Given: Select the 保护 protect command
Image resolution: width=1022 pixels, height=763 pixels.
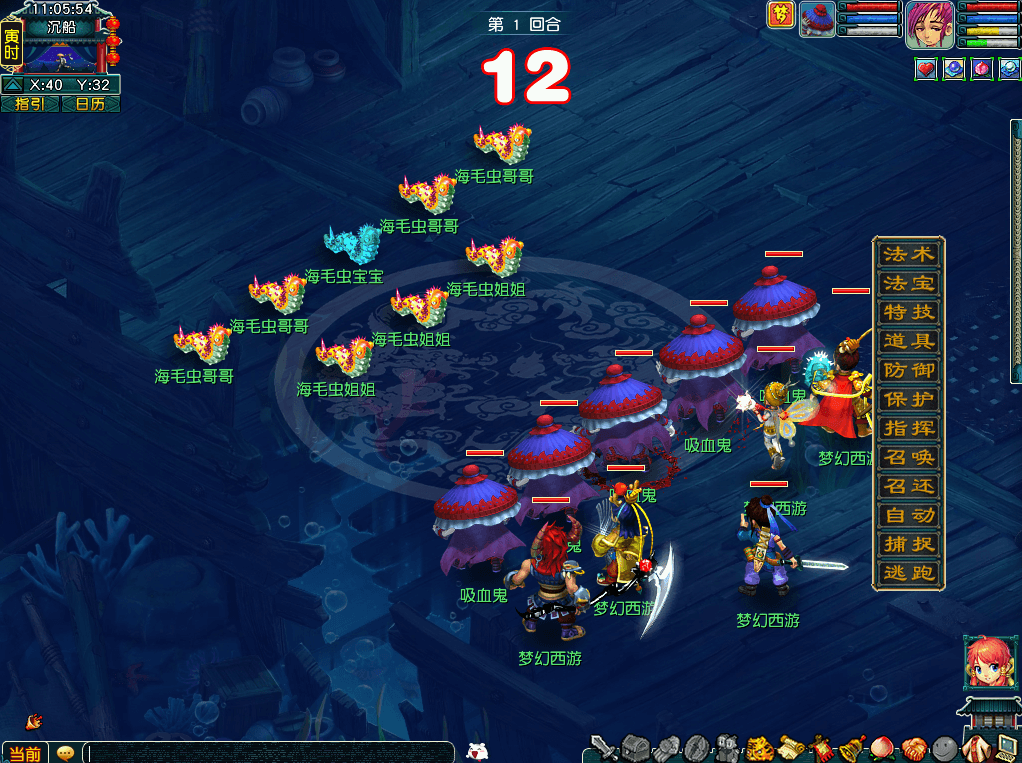Looking at the screenshot, I should point(908,399).
